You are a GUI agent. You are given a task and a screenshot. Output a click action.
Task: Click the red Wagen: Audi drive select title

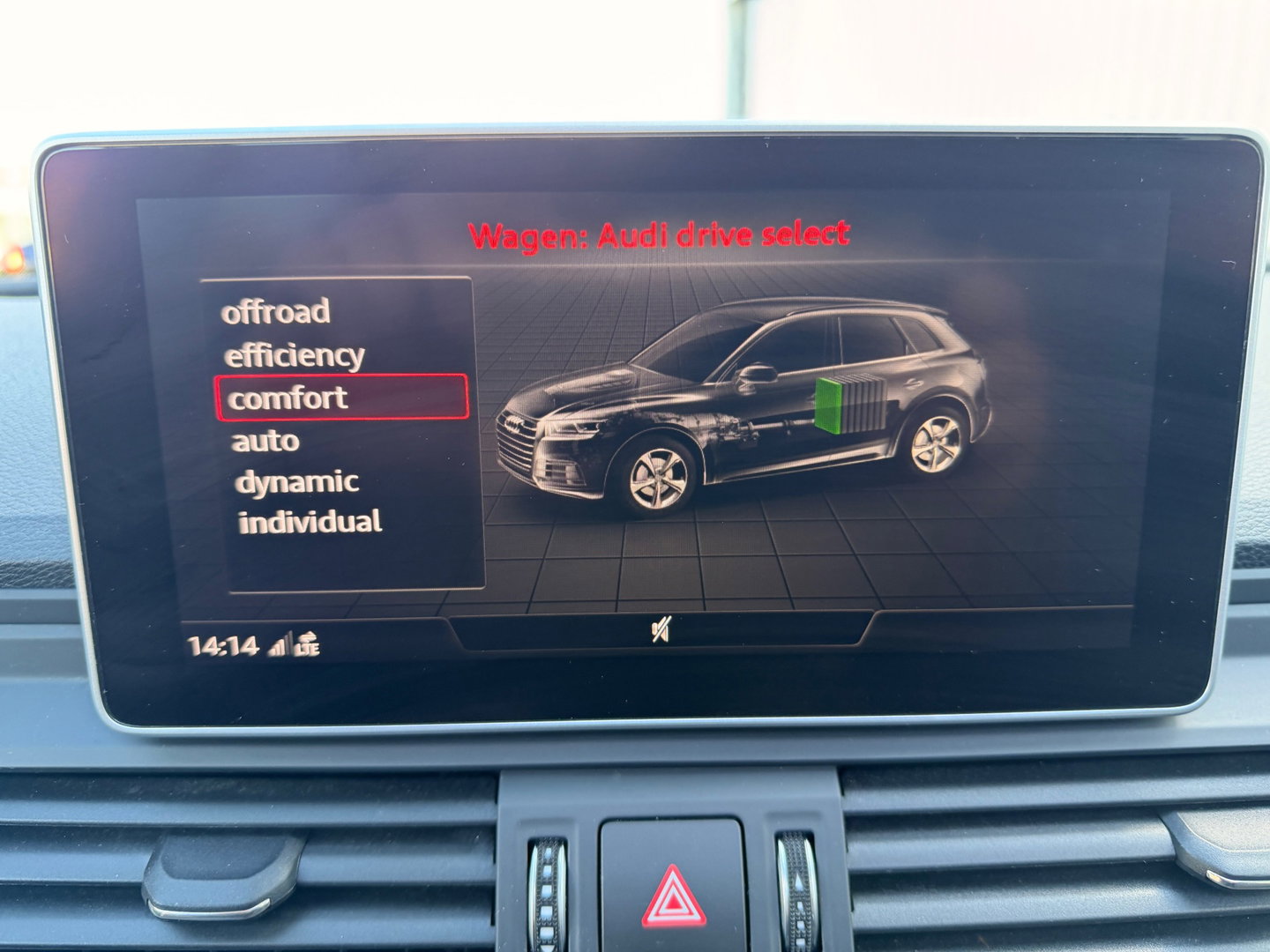pyautogui.click(x=659, y=232)
